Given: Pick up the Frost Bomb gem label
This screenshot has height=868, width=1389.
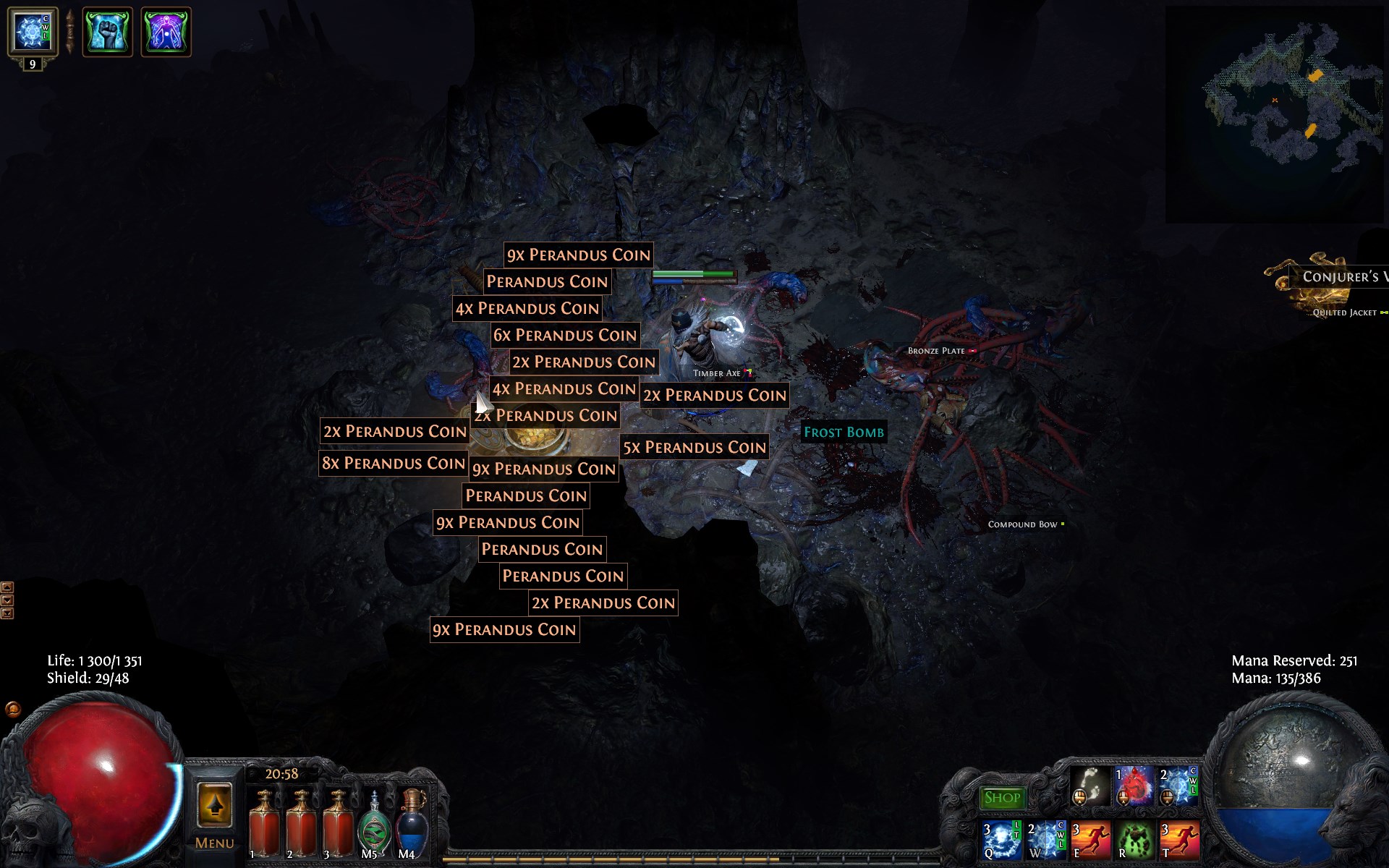Looking at the screenshot, I should tap(844, 433).
